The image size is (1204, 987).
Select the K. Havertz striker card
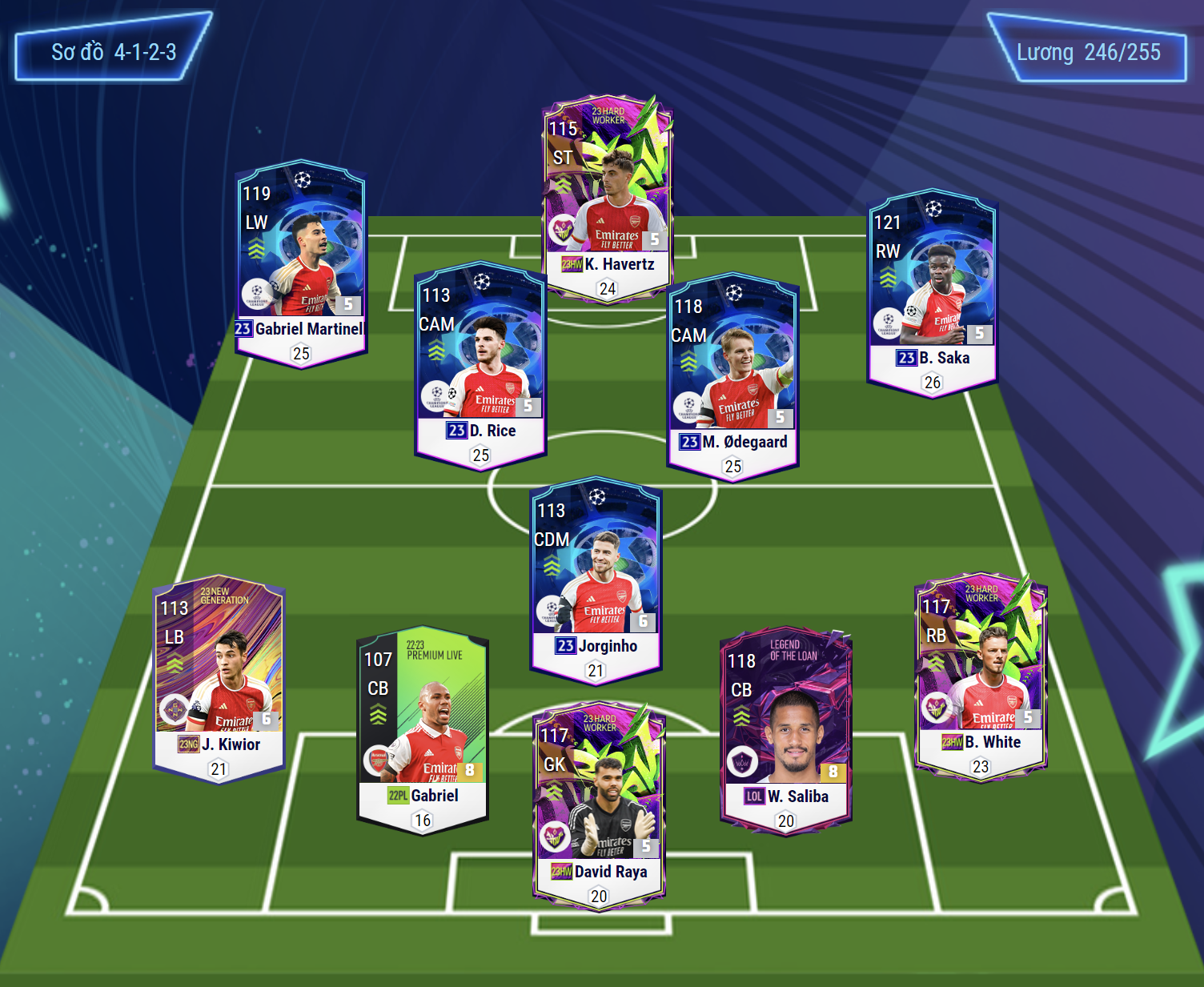coord(608,200)
